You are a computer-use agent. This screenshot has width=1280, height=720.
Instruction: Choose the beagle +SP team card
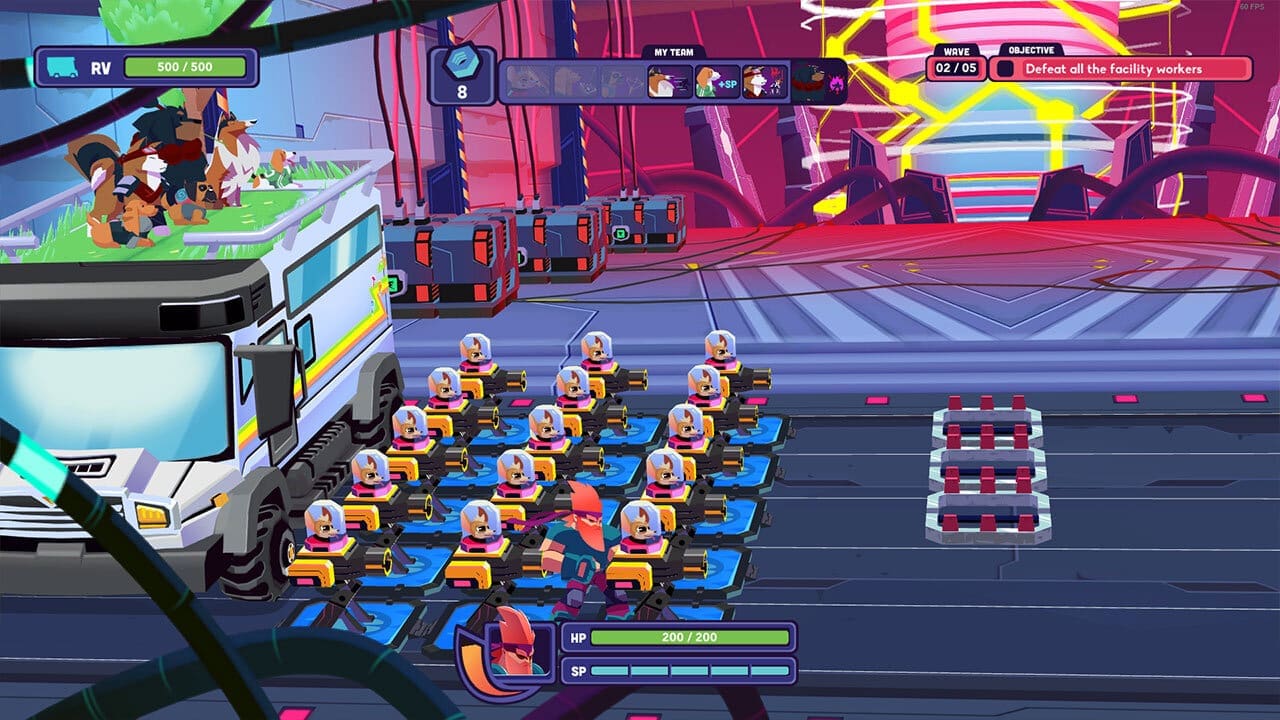tap(716, 81)
